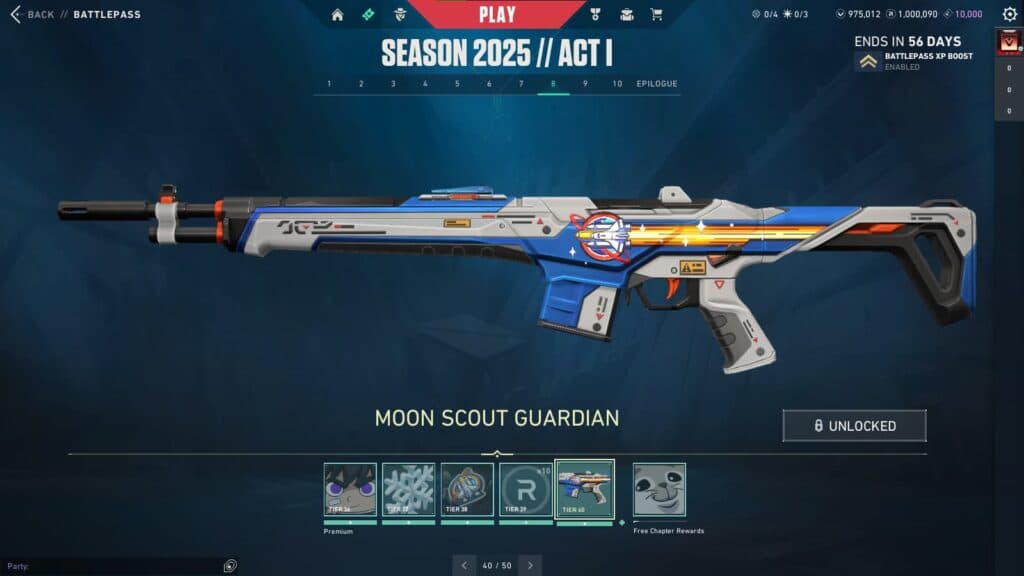Select the Tier 37 snowflake reward
Screen dimensions: 1024x576
coord(409,489)
